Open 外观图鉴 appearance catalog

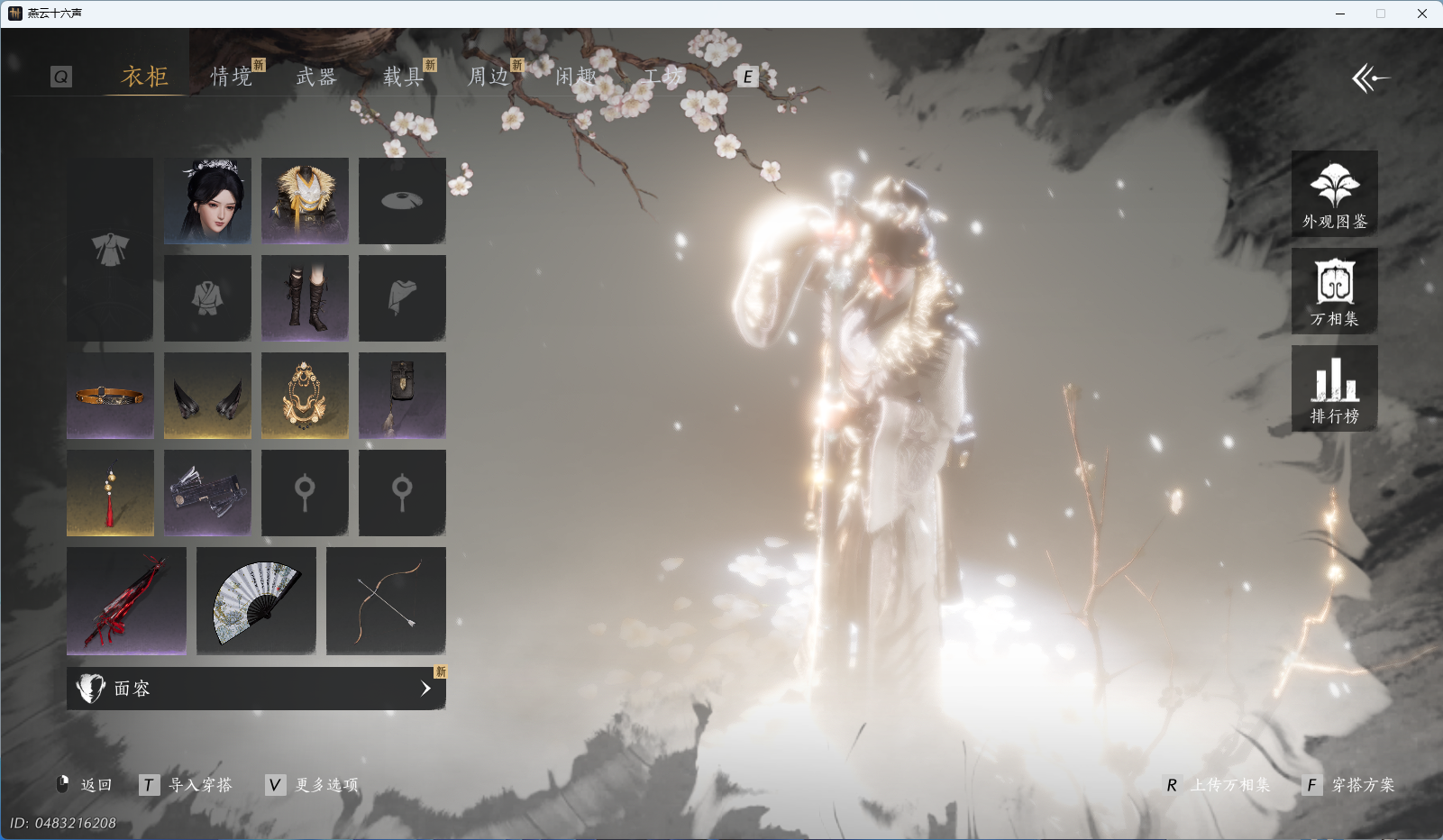coord(1334,194)
